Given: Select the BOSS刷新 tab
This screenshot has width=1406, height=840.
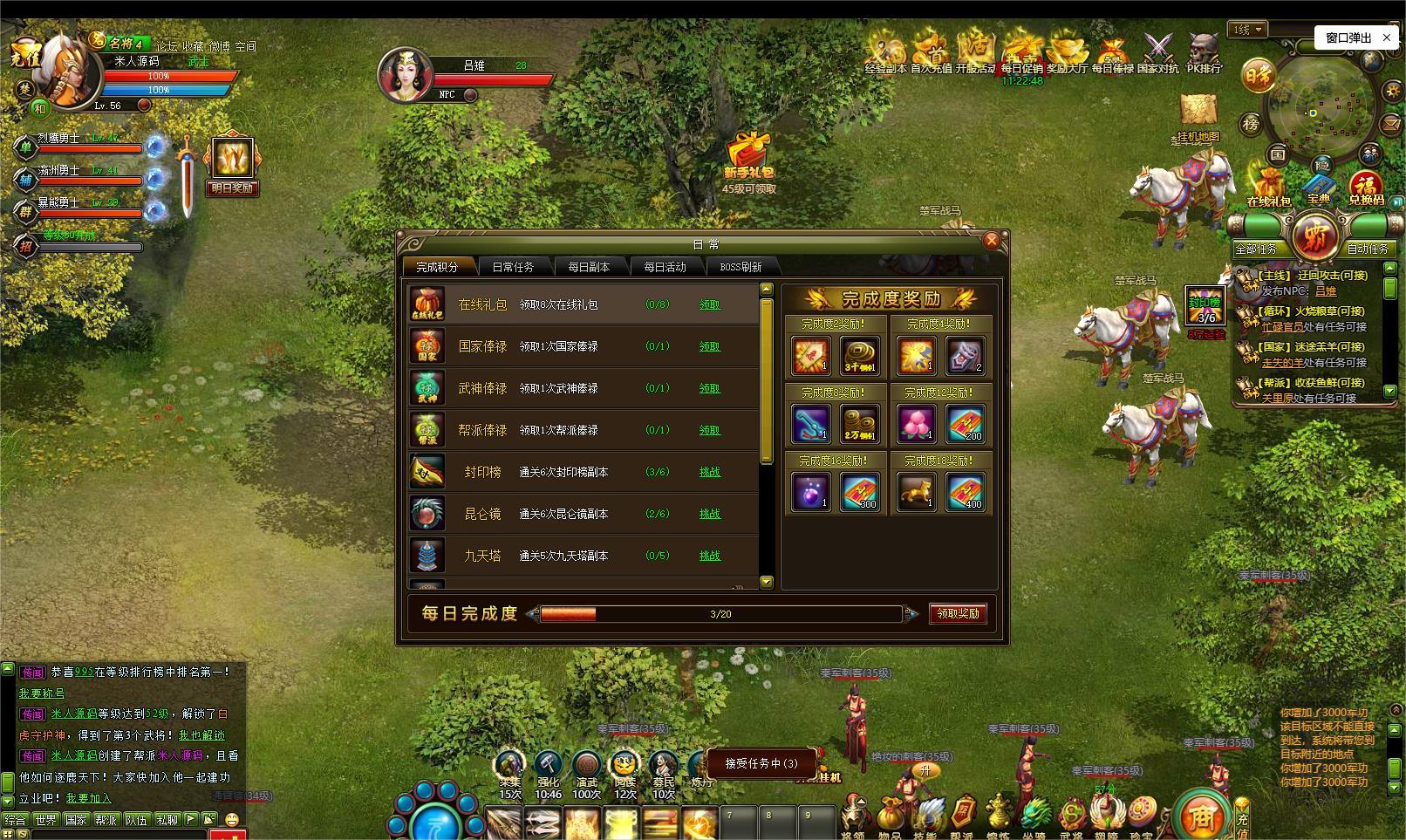Looking at the screenshot, I should 741,267.
